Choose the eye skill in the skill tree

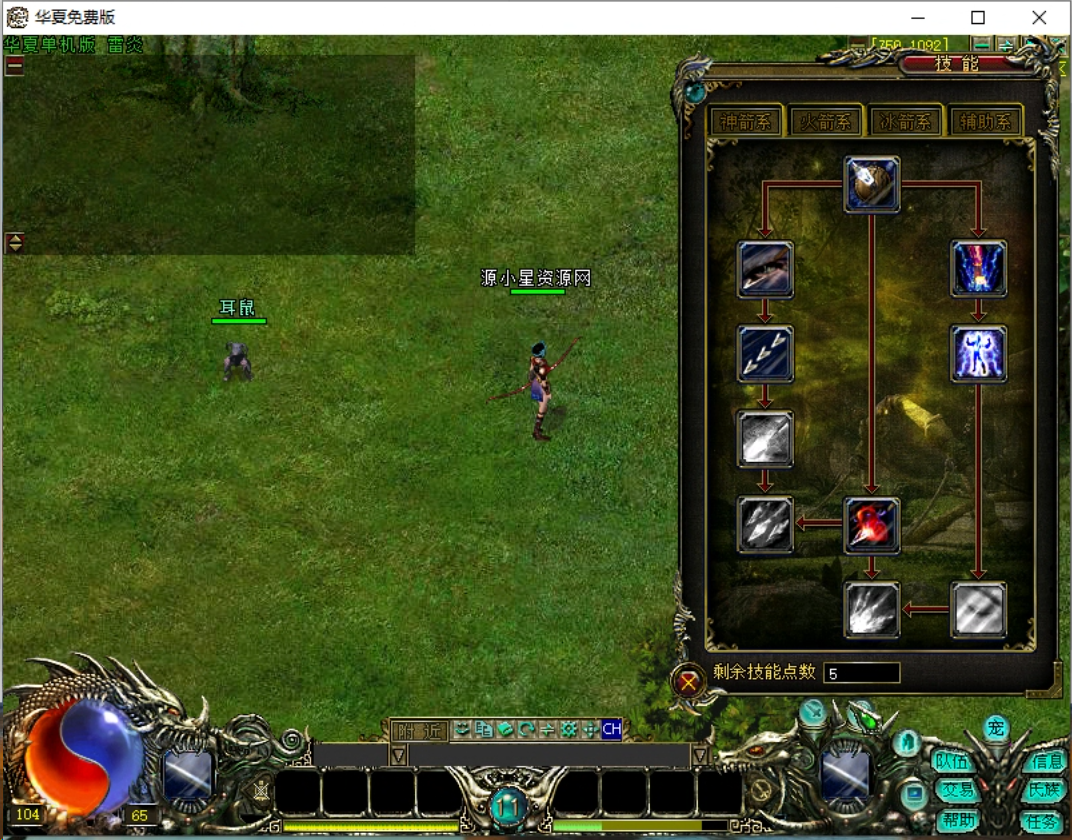click(x=766, y=268)
